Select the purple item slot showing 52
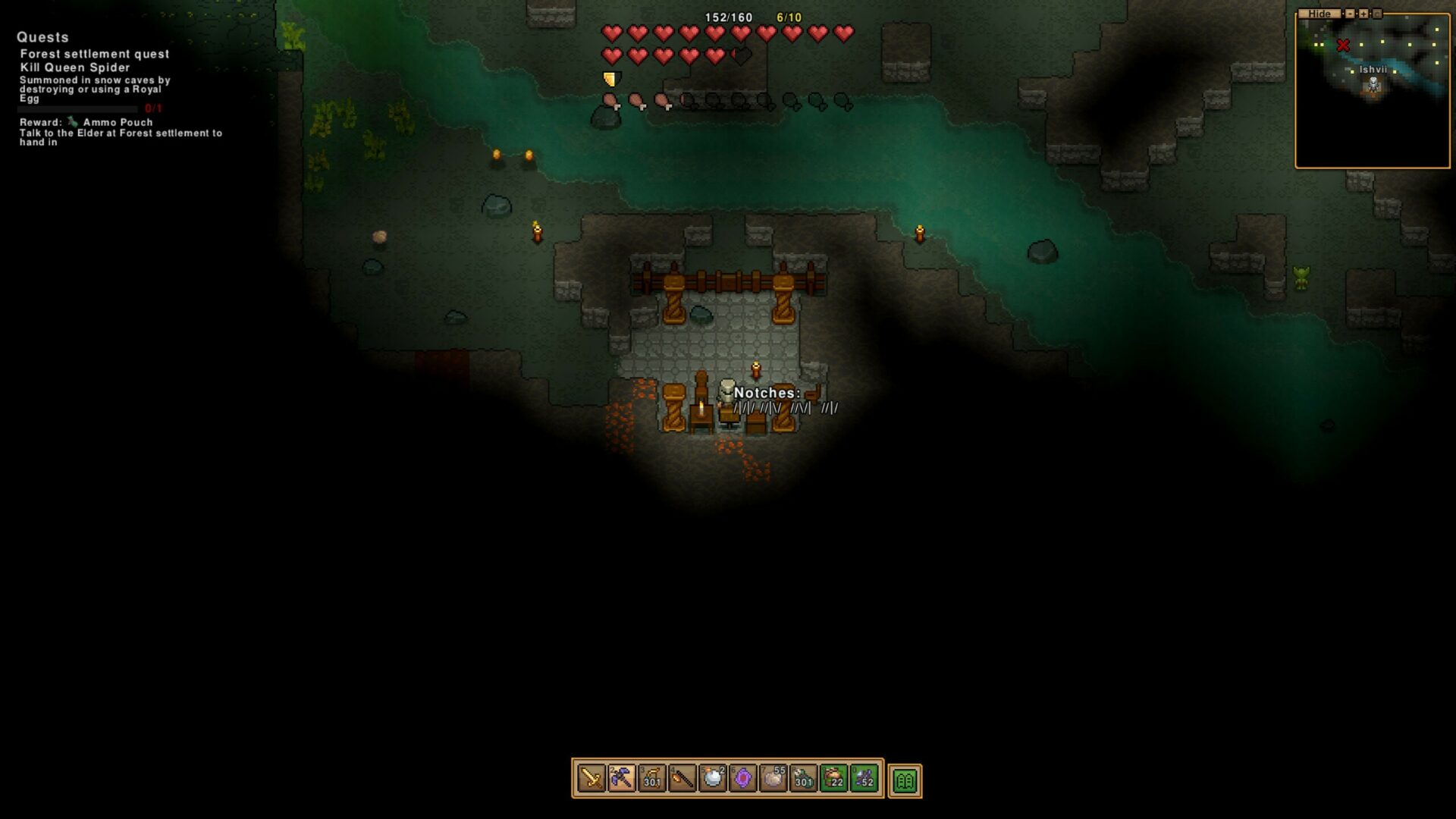This screenshot has width=1456, height=819. click(x=864, y=779)
